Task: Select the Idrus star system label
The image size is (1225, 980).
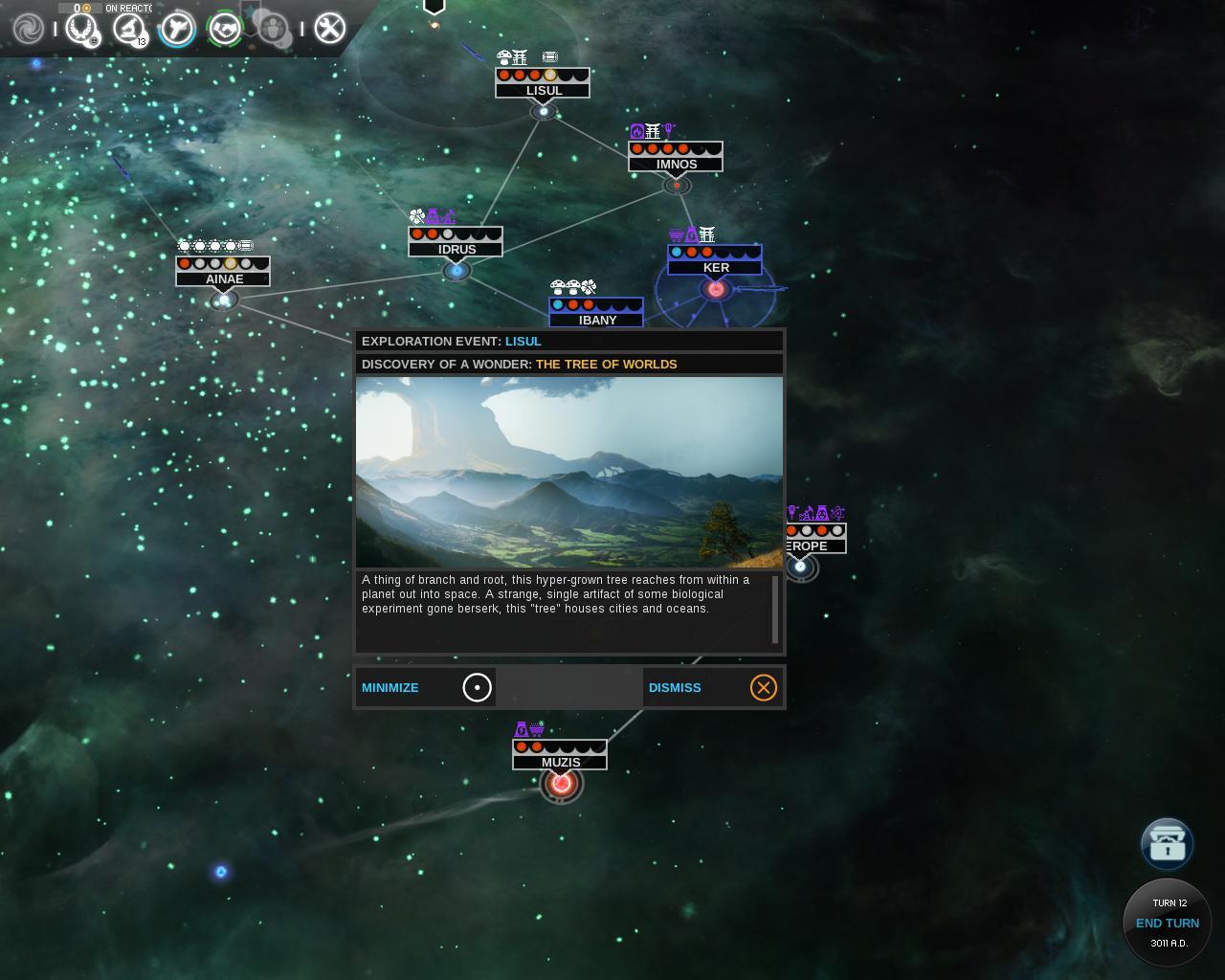Action: tap(456, 249)
